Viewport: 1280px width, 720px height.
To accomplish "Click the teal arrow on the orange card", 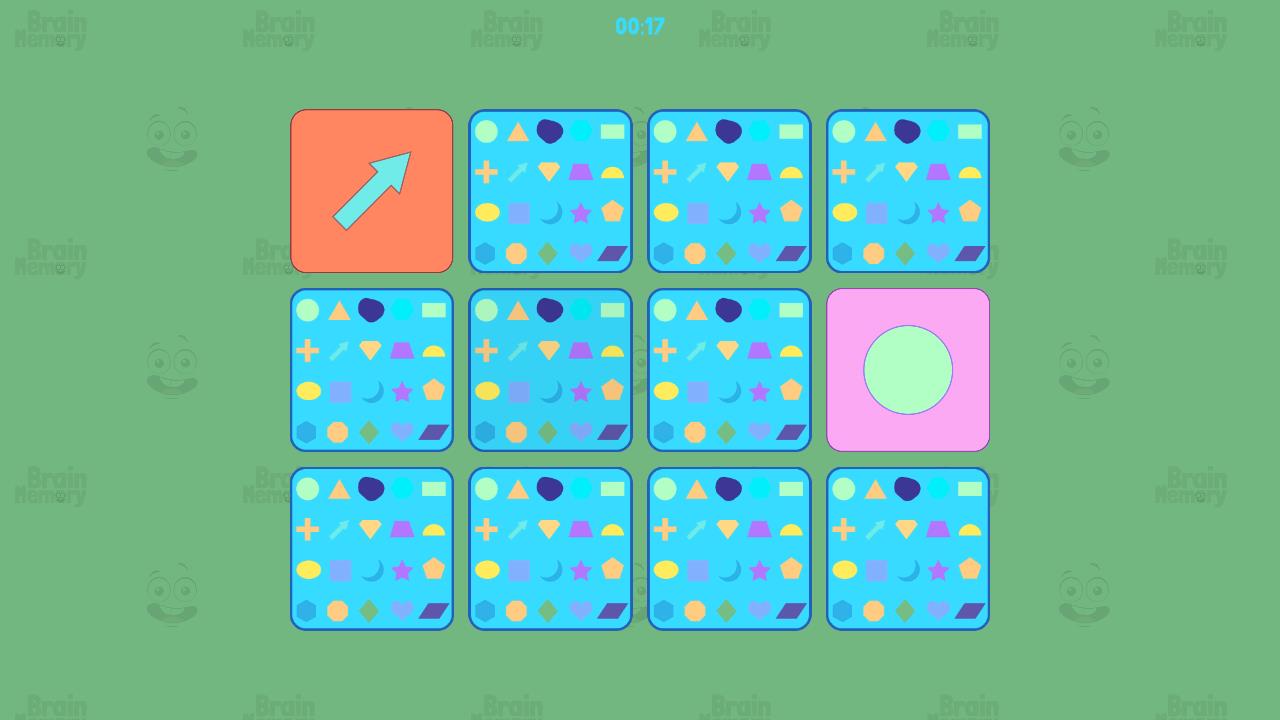I will click(371, 190).
